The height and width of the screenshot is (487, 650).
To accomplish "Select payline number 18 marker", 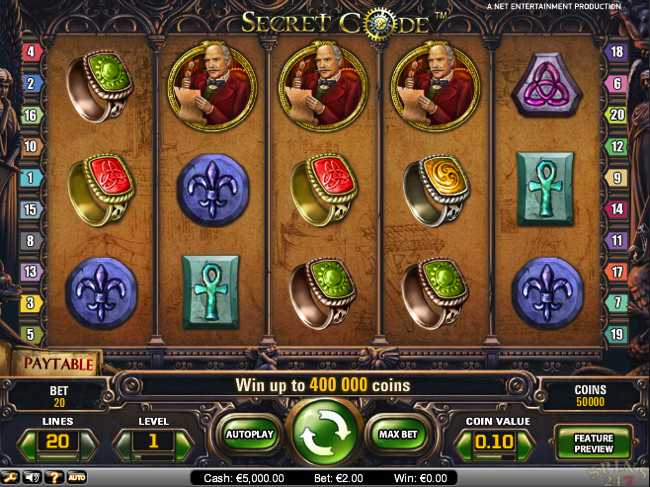I will coord(618,51).
